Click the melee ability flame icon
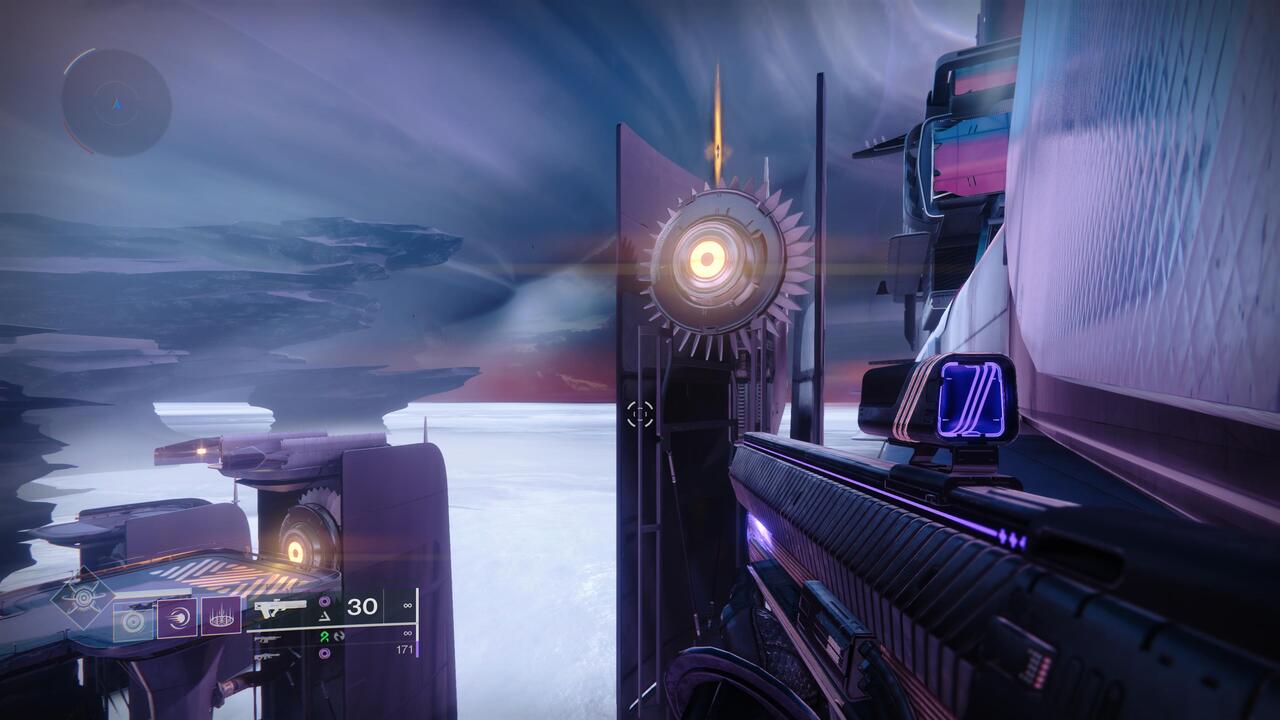Image resolution: width=1280 pixels, height=720 pixels. [177, 619]
